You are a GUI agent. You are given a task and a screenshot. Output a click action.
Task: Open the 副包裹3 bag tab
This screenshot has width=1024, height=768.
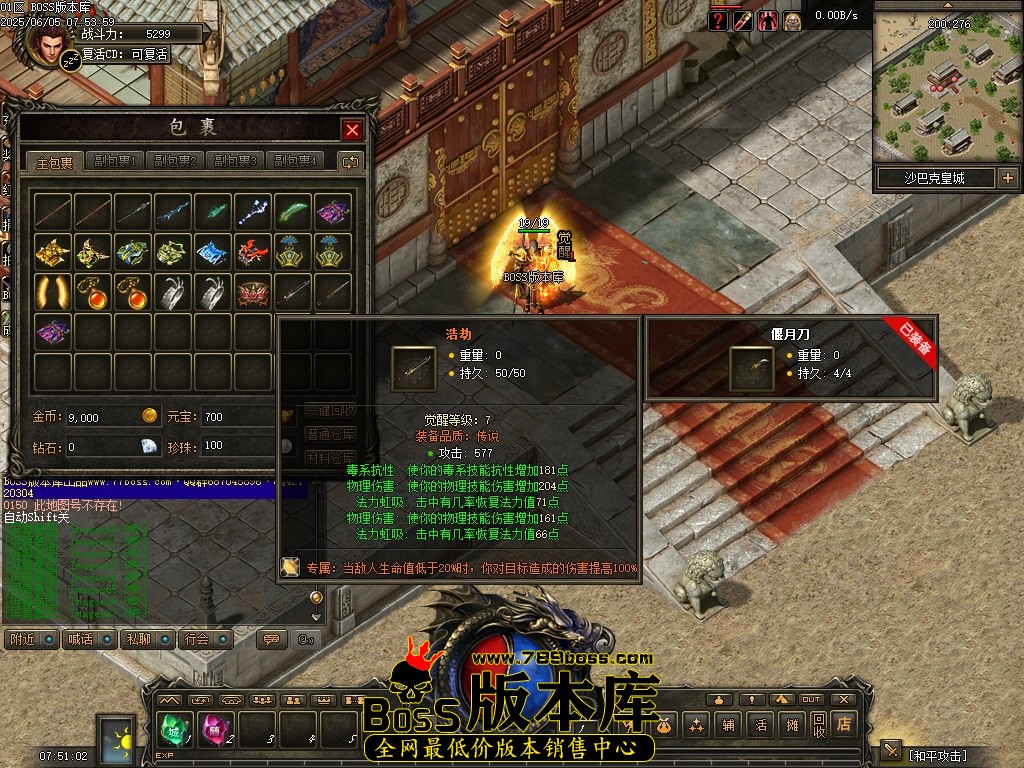point(235,161)
